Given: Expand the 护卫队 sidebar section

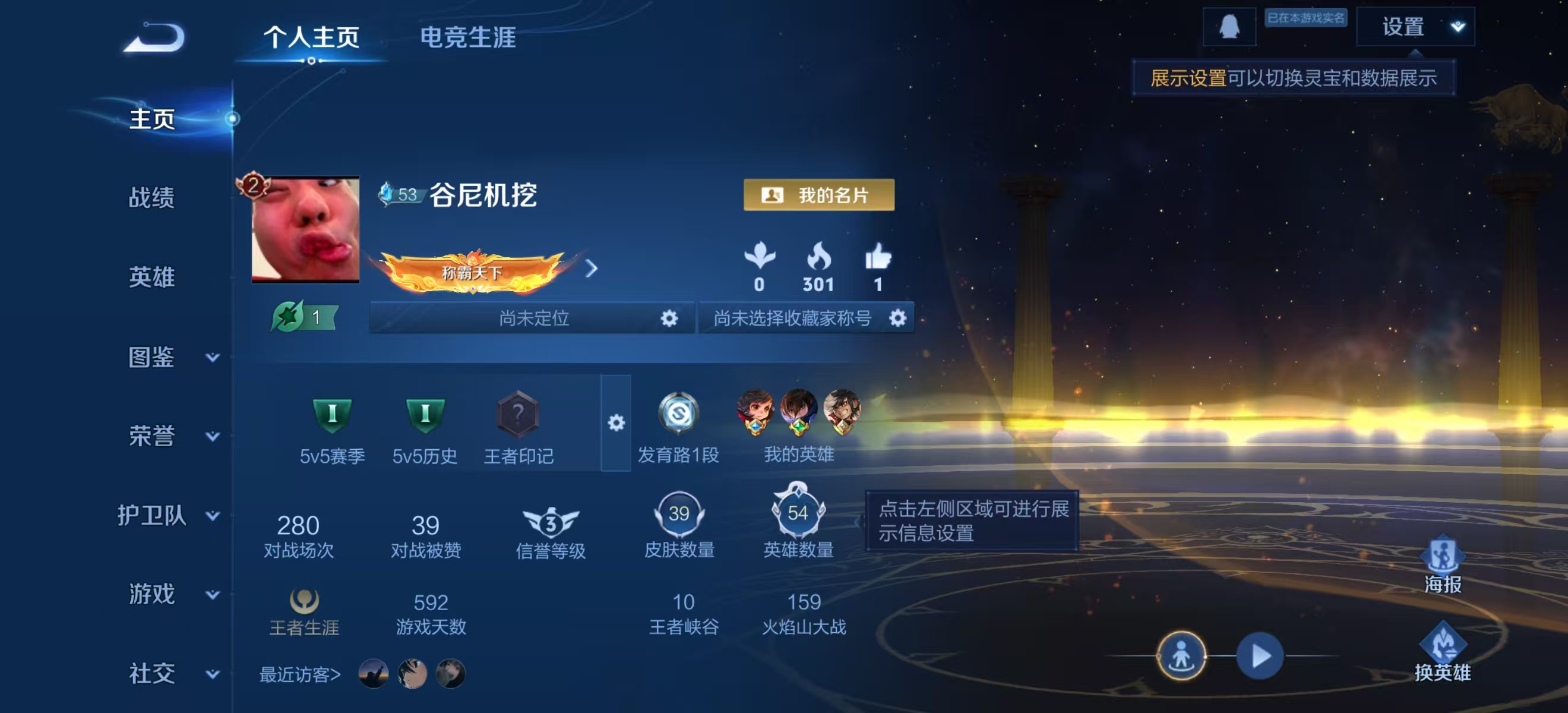Looking at the screenshot, I should [x=152, y=516].
